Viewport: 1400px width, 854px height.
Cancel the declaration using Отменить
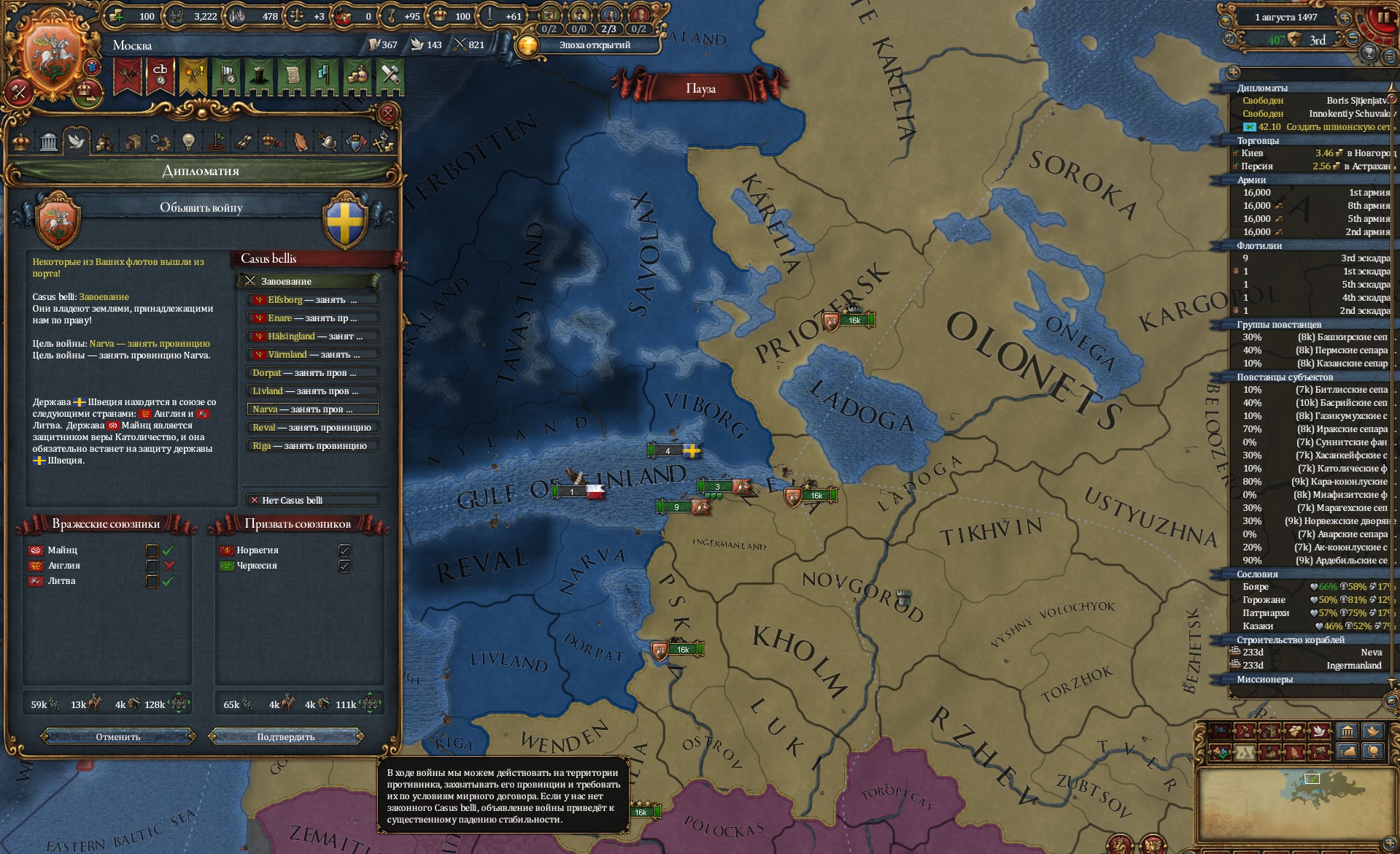point(118,736)
